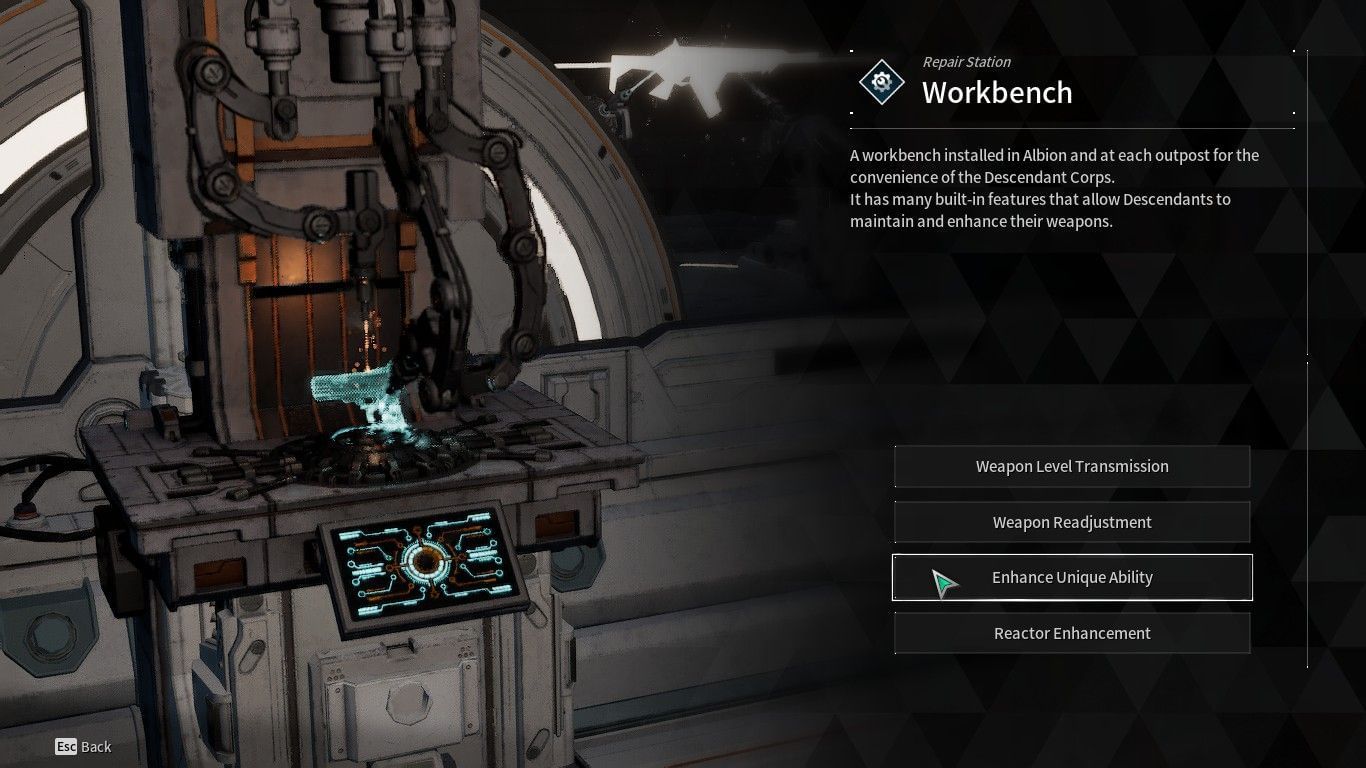Click the green cursor arrow icon

pos(941,580)
